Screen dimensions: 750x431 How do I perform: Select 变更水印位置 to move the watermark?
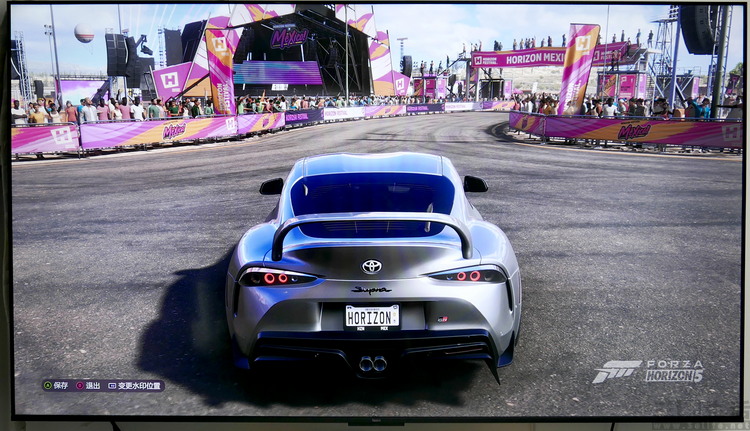pos(135,385)
